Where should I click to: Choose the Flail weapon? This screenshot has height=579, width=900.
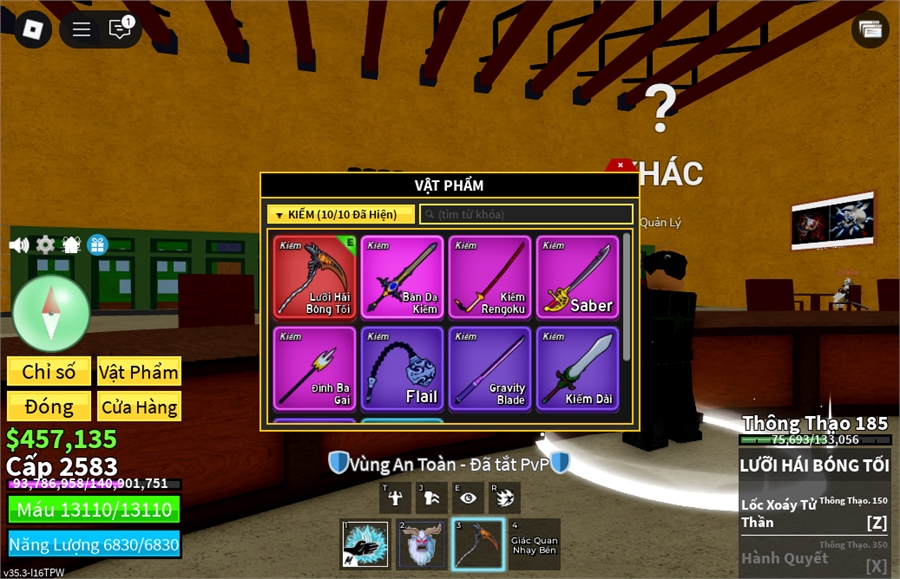[402, 368]
